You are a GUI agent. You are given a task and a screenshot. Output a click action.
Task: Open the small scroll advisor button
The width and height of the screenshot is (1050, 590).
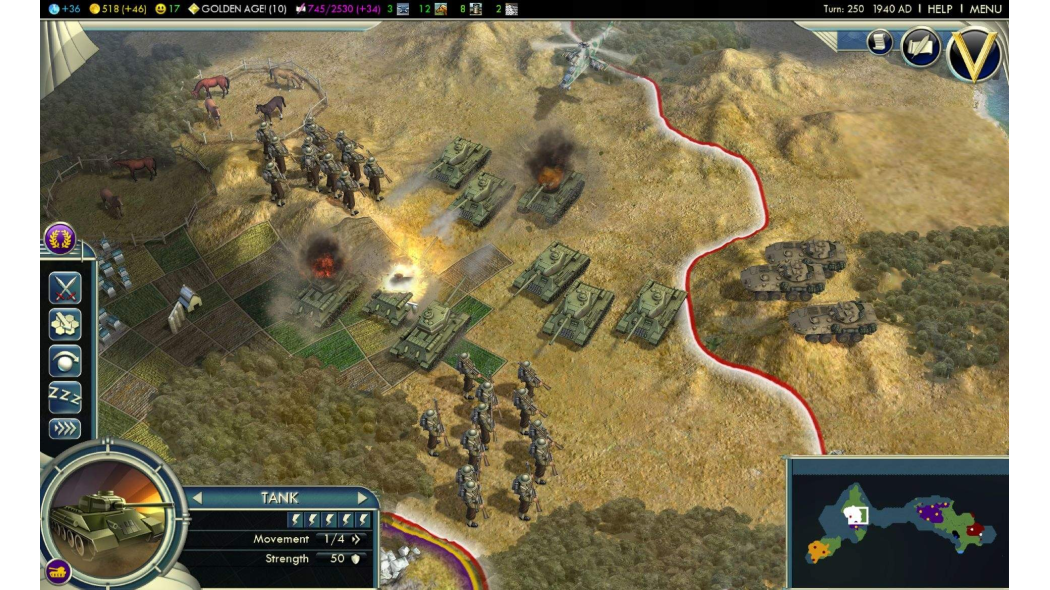click(879, 41)
